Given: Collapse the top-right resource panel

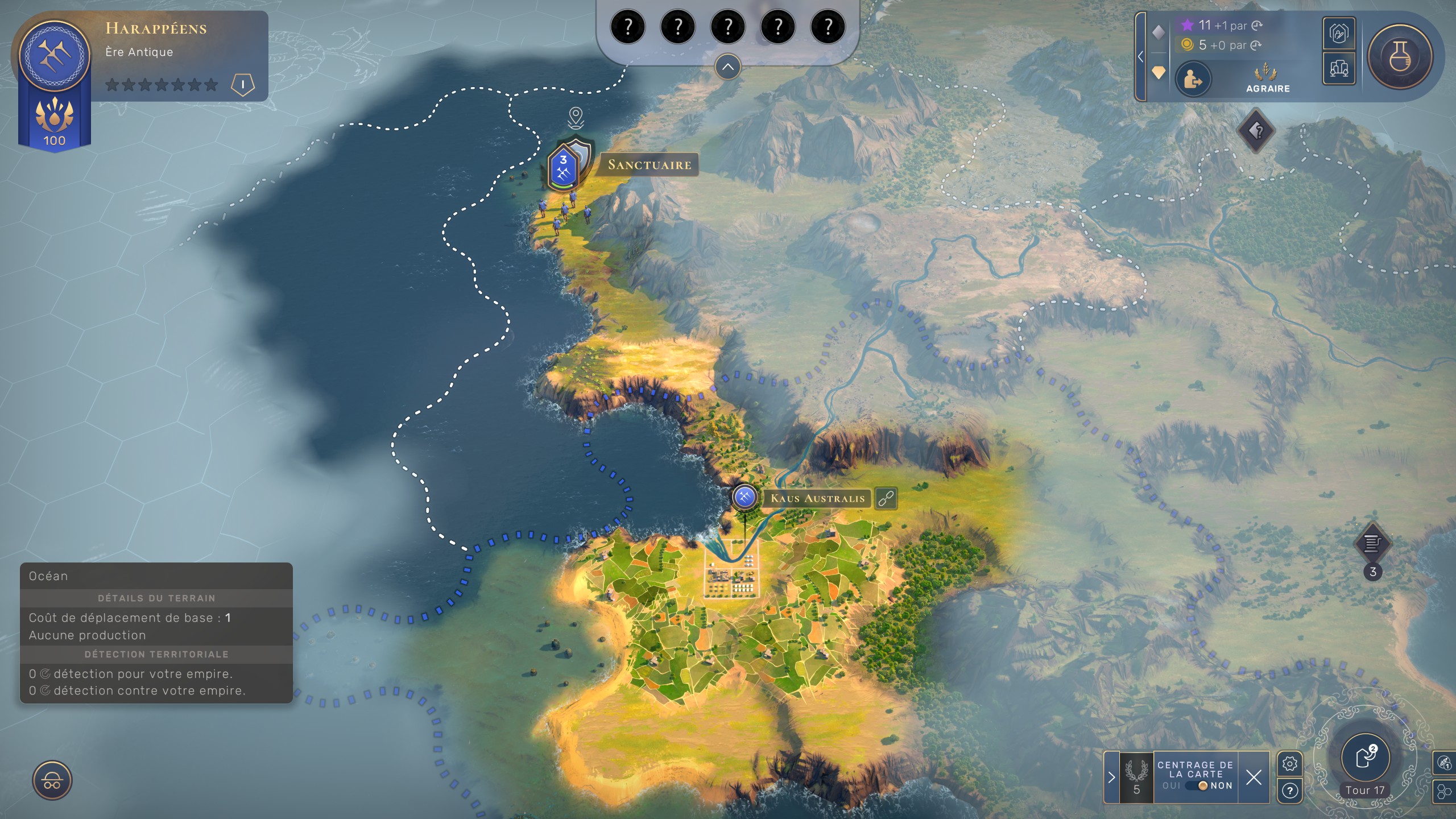Looking at the screenshot, I should [x=1140, y=56].
